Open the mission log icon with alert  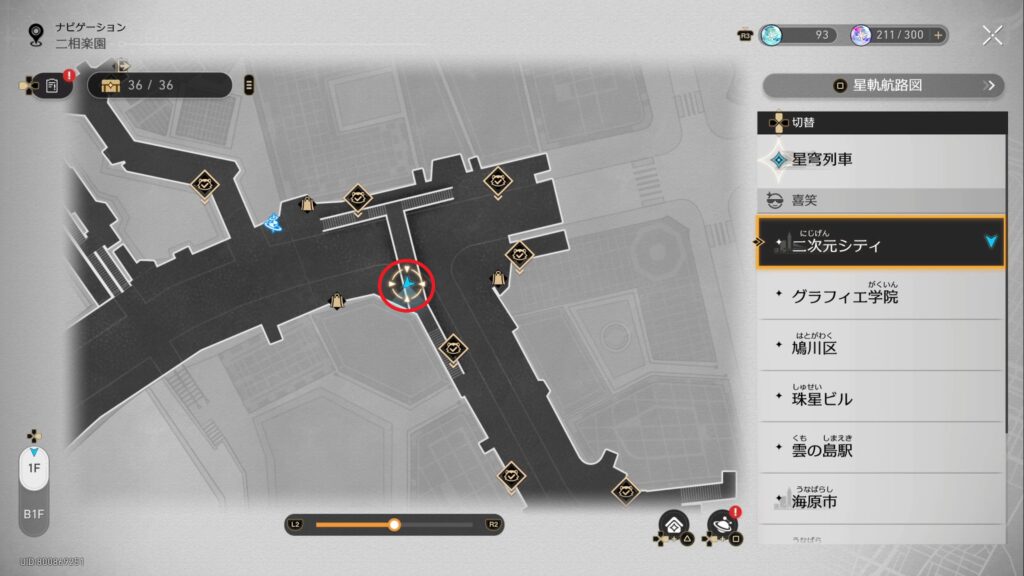pyautogui.click(x=52, y=86)
